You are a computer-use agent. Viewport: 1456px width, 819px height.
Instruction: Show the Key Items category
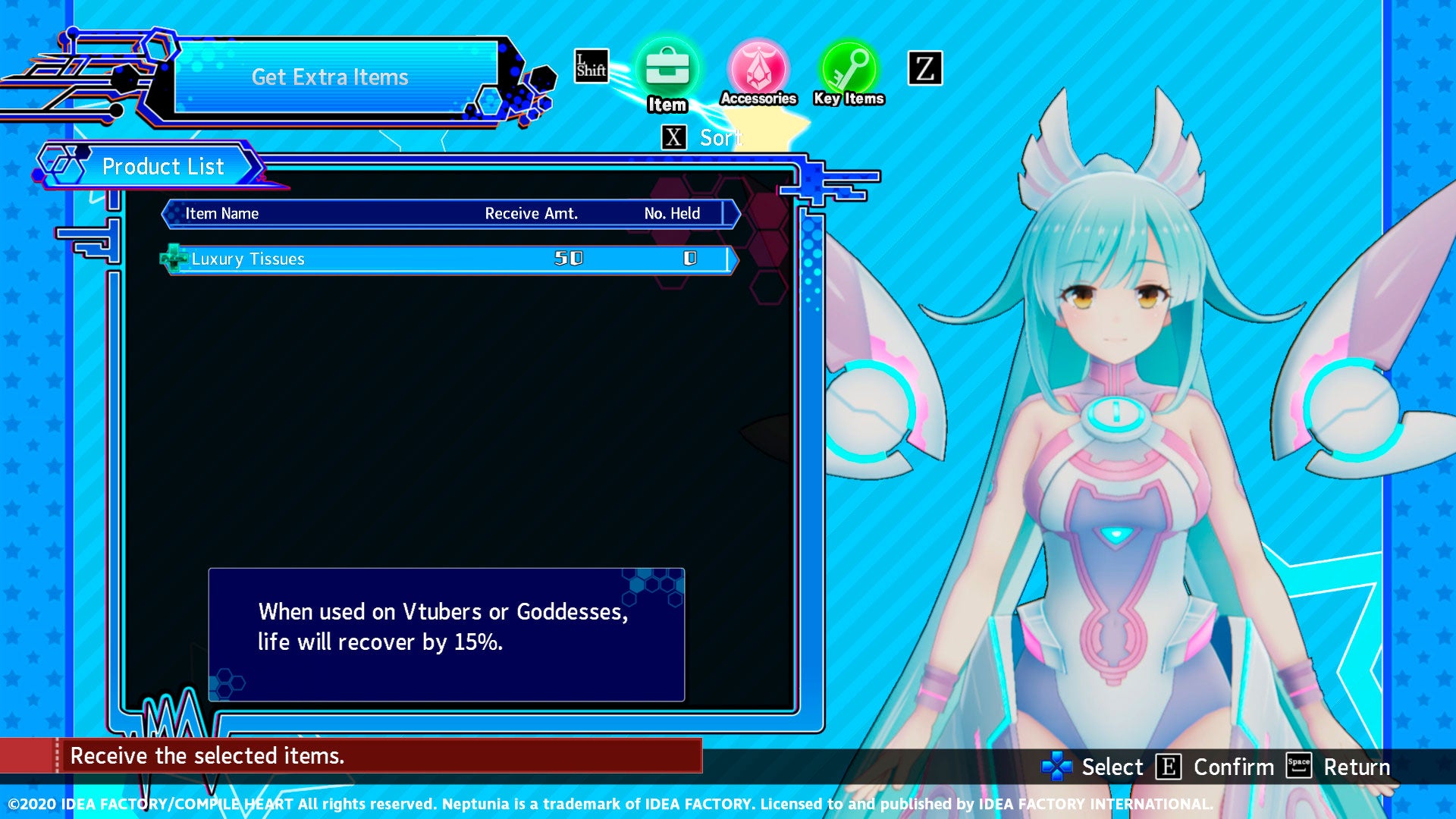pos(849,71)
